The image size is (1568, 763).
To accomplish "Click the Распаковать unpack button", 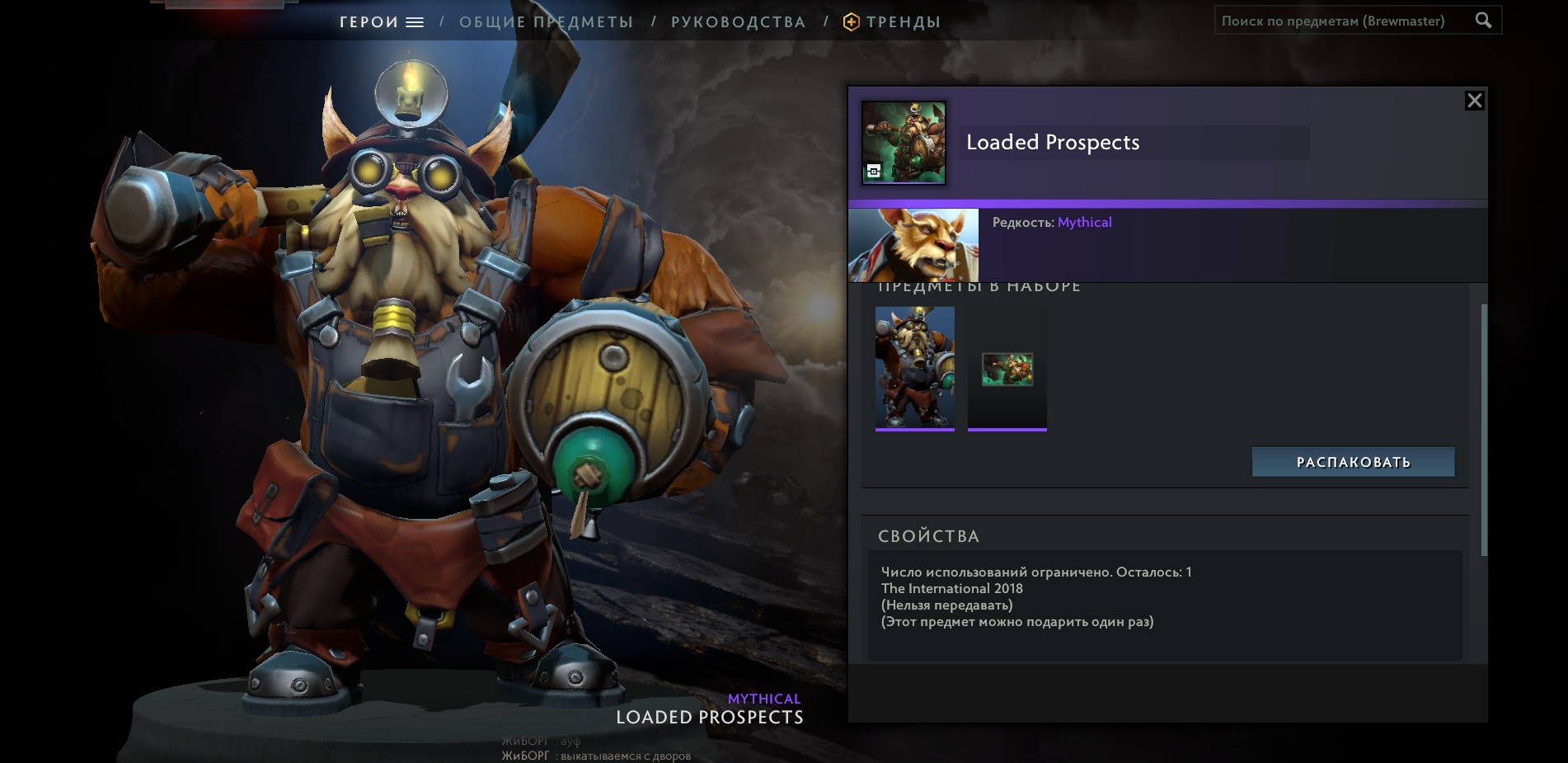I will click(x=1353, y=462).
